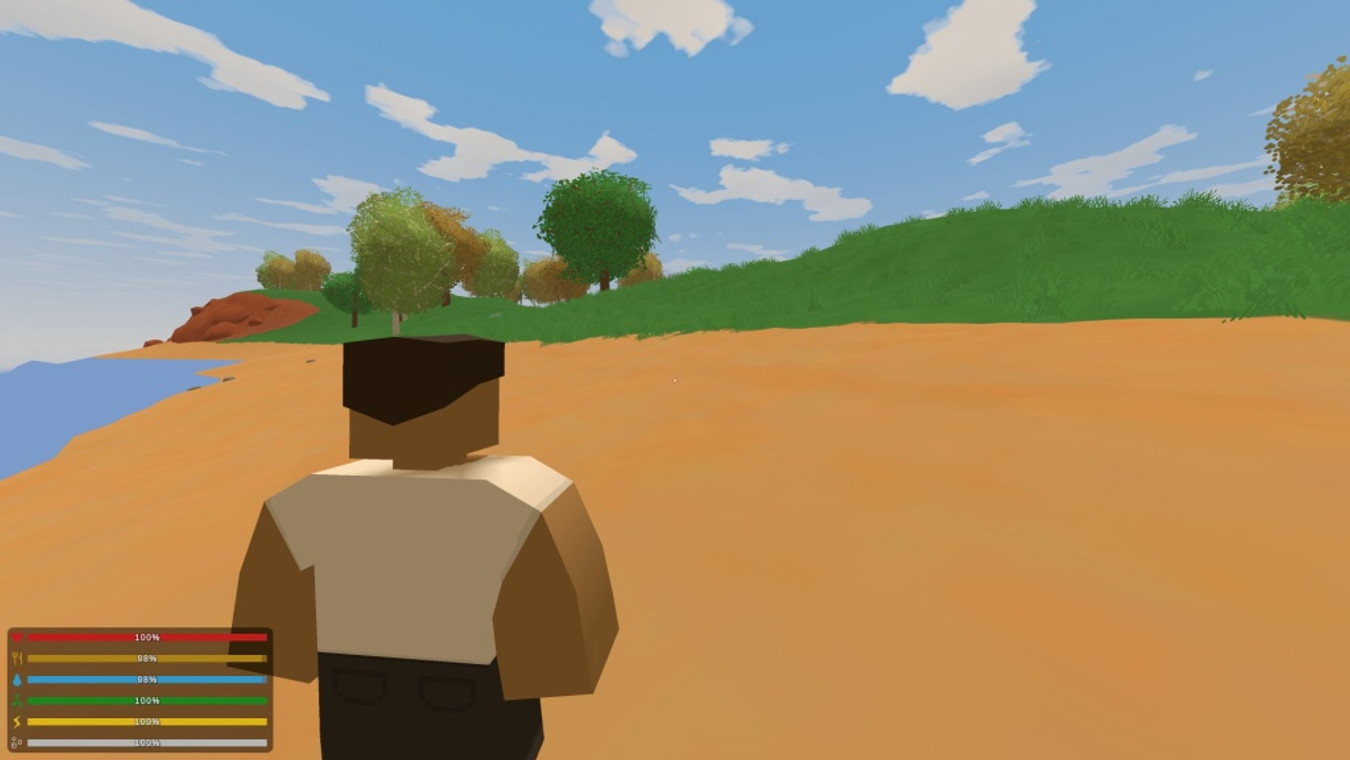The image size is (1350, 760).
Task: Click the status HUD panel background
Action: point(140,688)
